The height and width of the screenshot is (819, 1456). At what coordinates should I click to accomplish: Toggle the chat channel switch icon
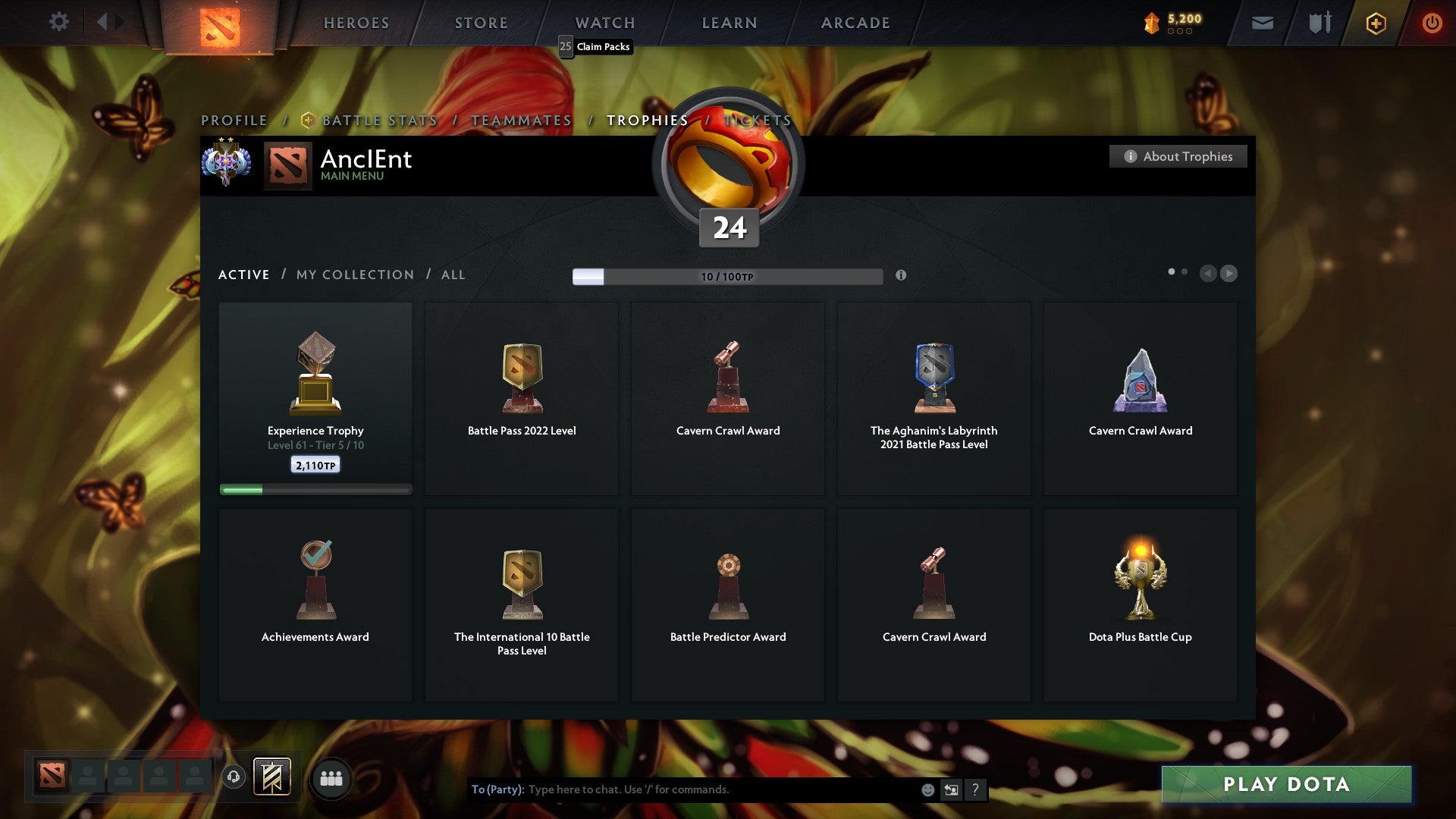951,789
